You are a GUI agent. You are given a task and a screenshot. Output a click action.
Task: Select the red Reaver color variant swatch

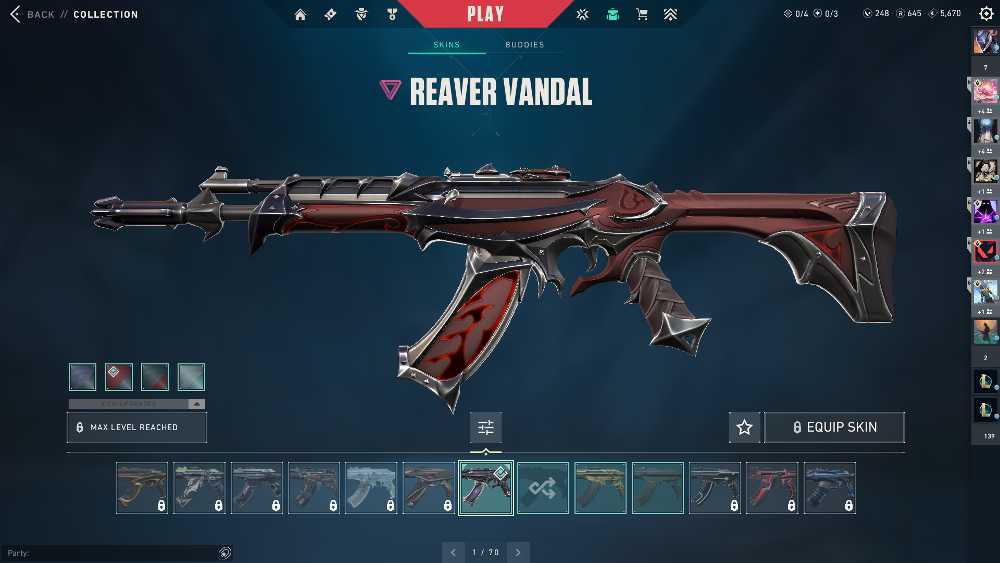[x=119, y=376]
